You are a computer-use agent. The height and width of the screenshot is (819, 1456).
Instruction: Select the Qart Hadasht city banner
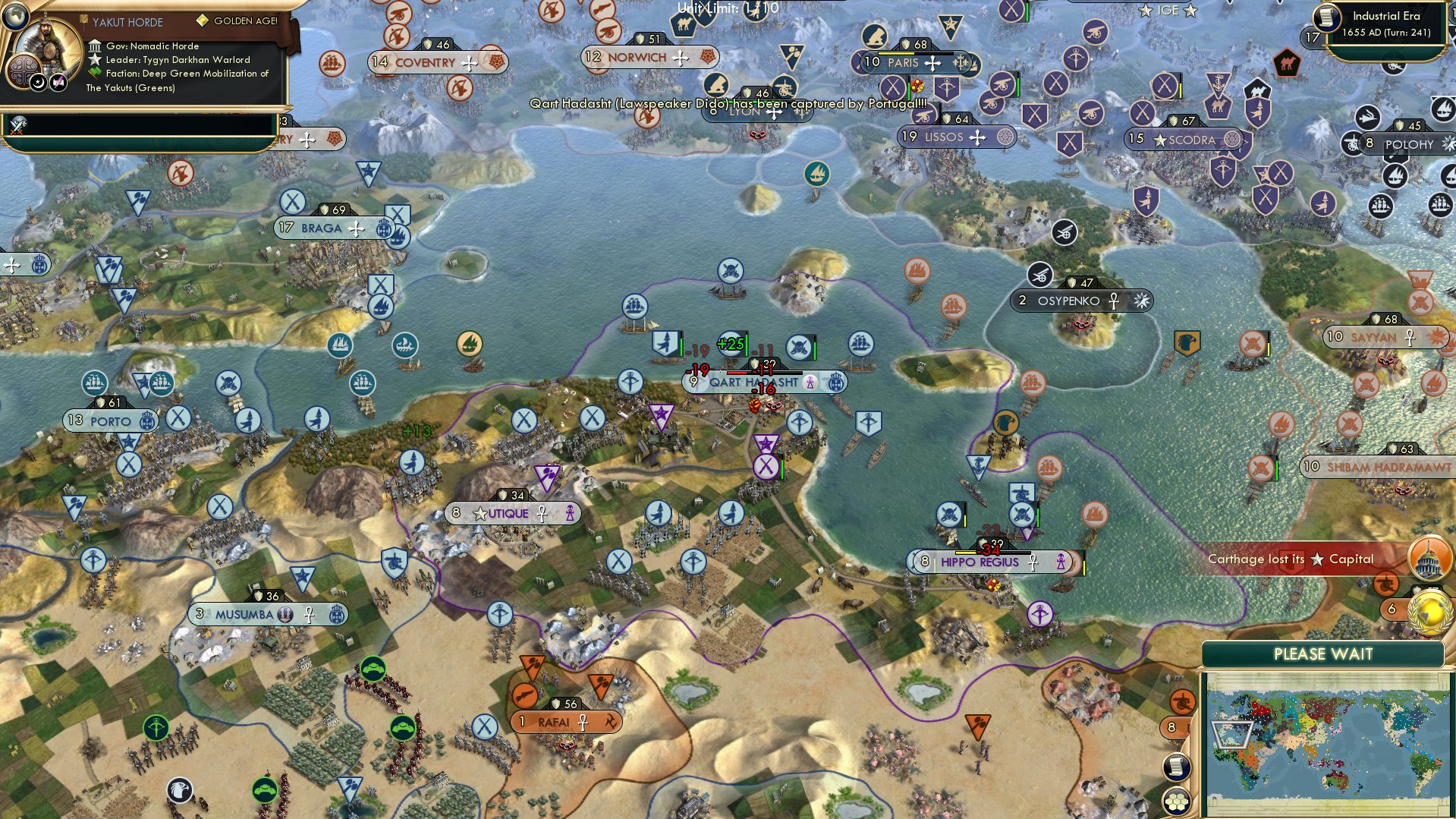[751, 383]
